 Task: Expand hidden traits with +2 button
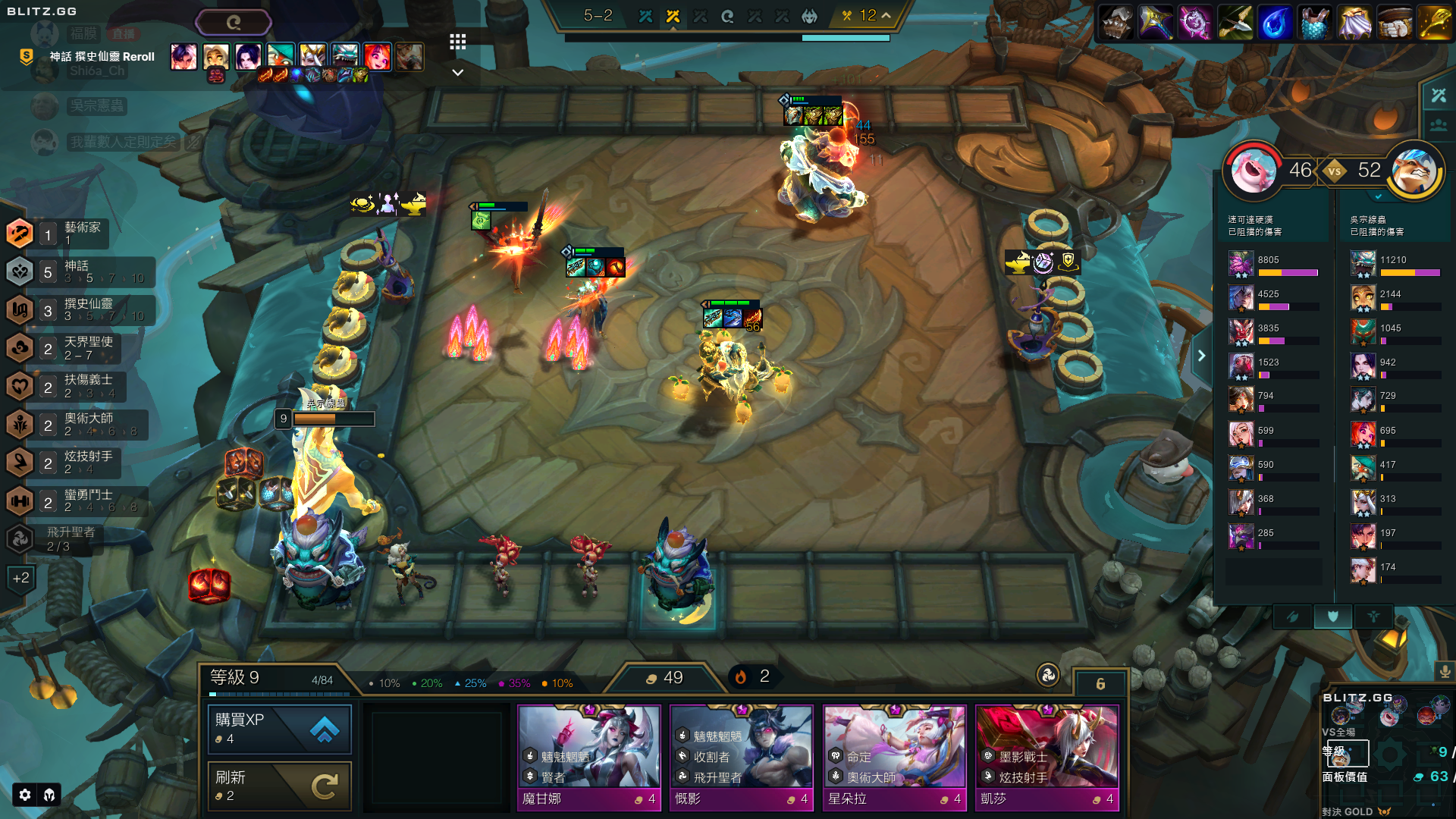[20, 578]
